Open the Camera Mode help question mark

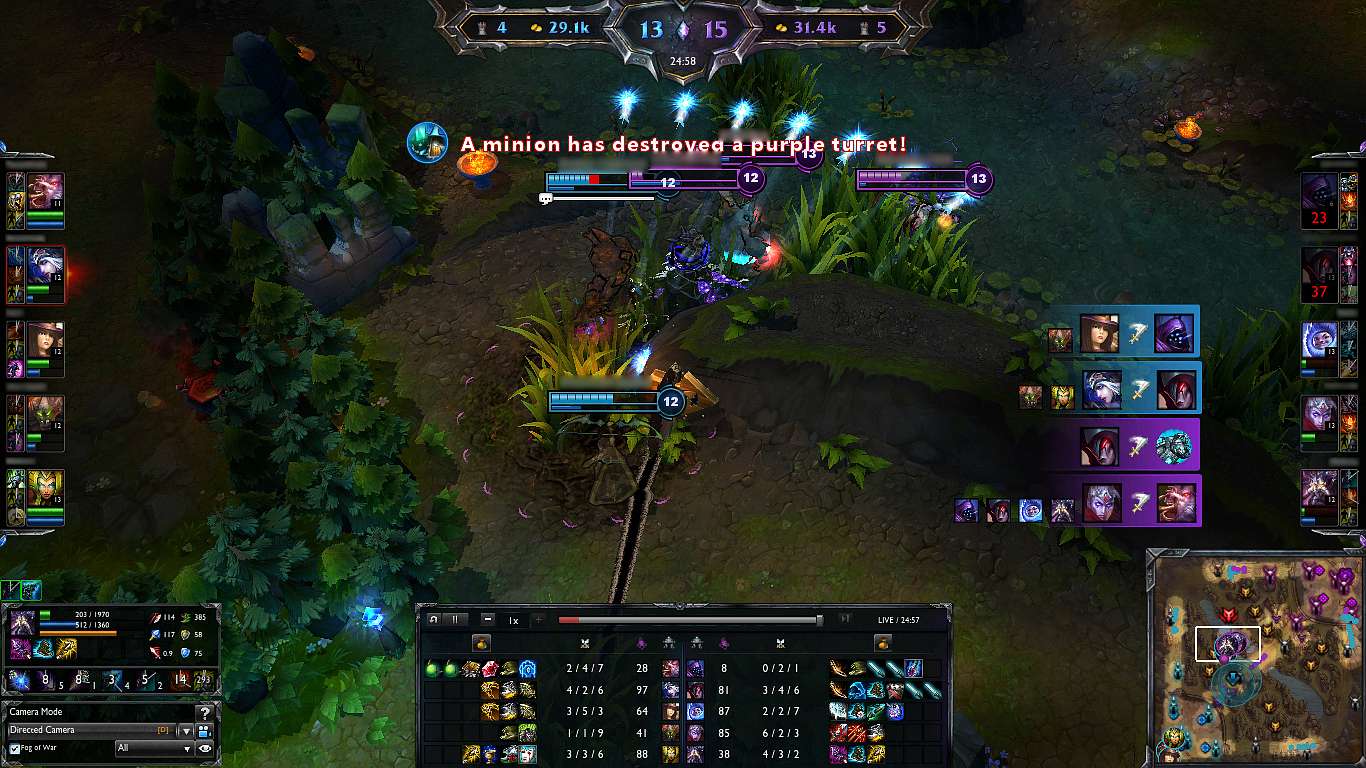pyautogui.click(x=205, y=713)
